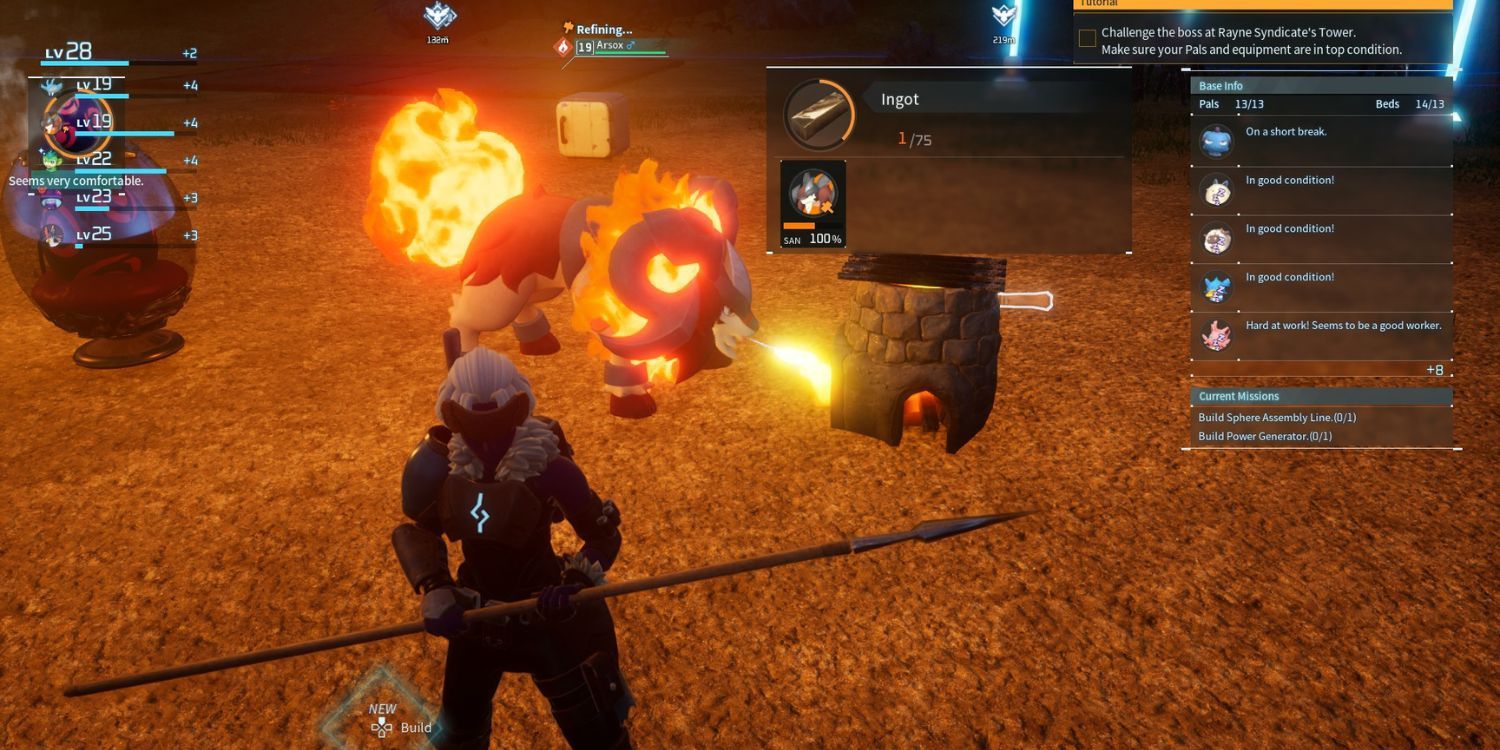Select the compass marker showing 219m
The height and width of the screenshot is (750, 1500).
click(1004, 17)
